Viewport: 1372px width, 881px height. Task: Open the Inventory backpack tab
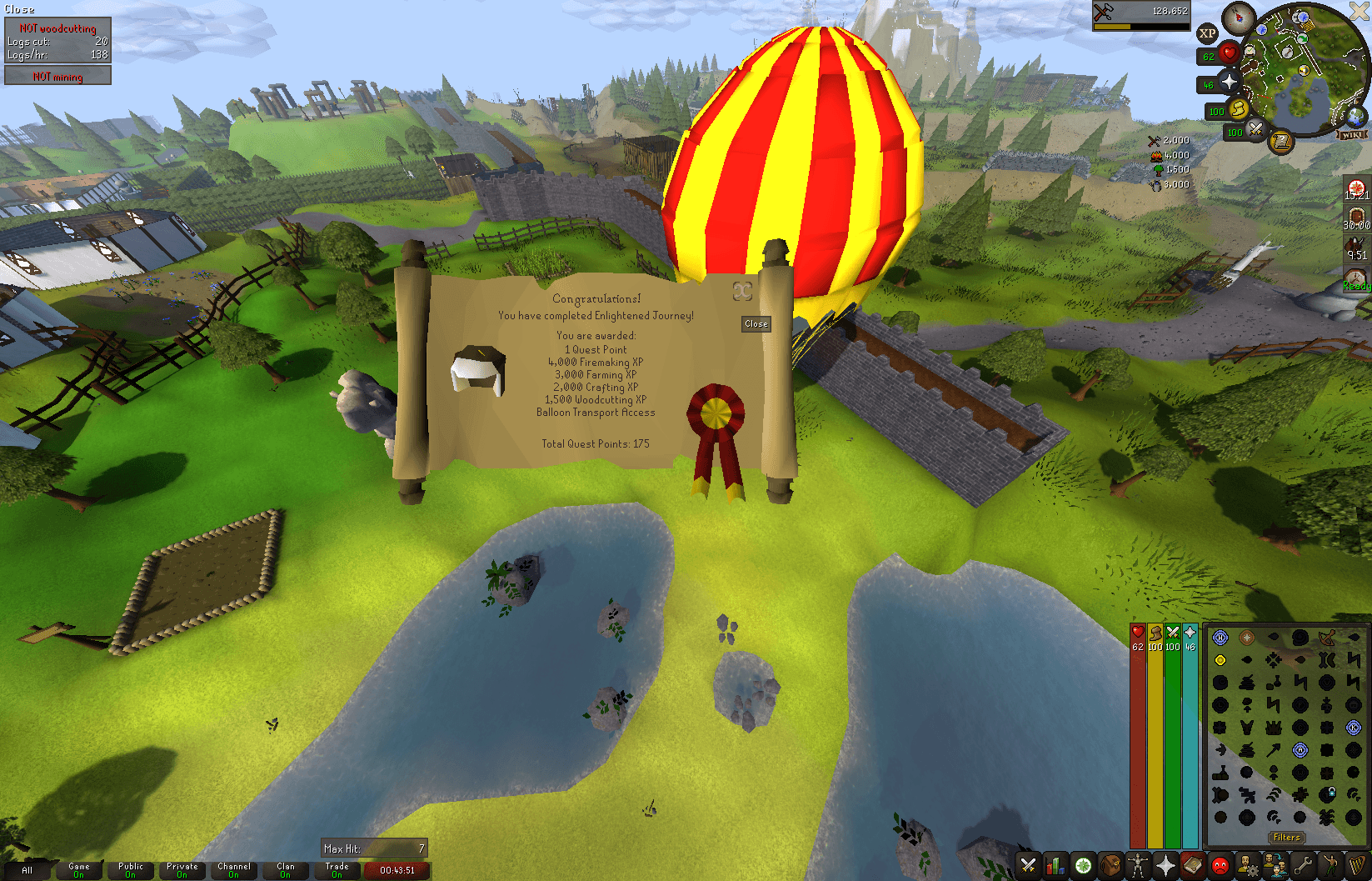1110,865
